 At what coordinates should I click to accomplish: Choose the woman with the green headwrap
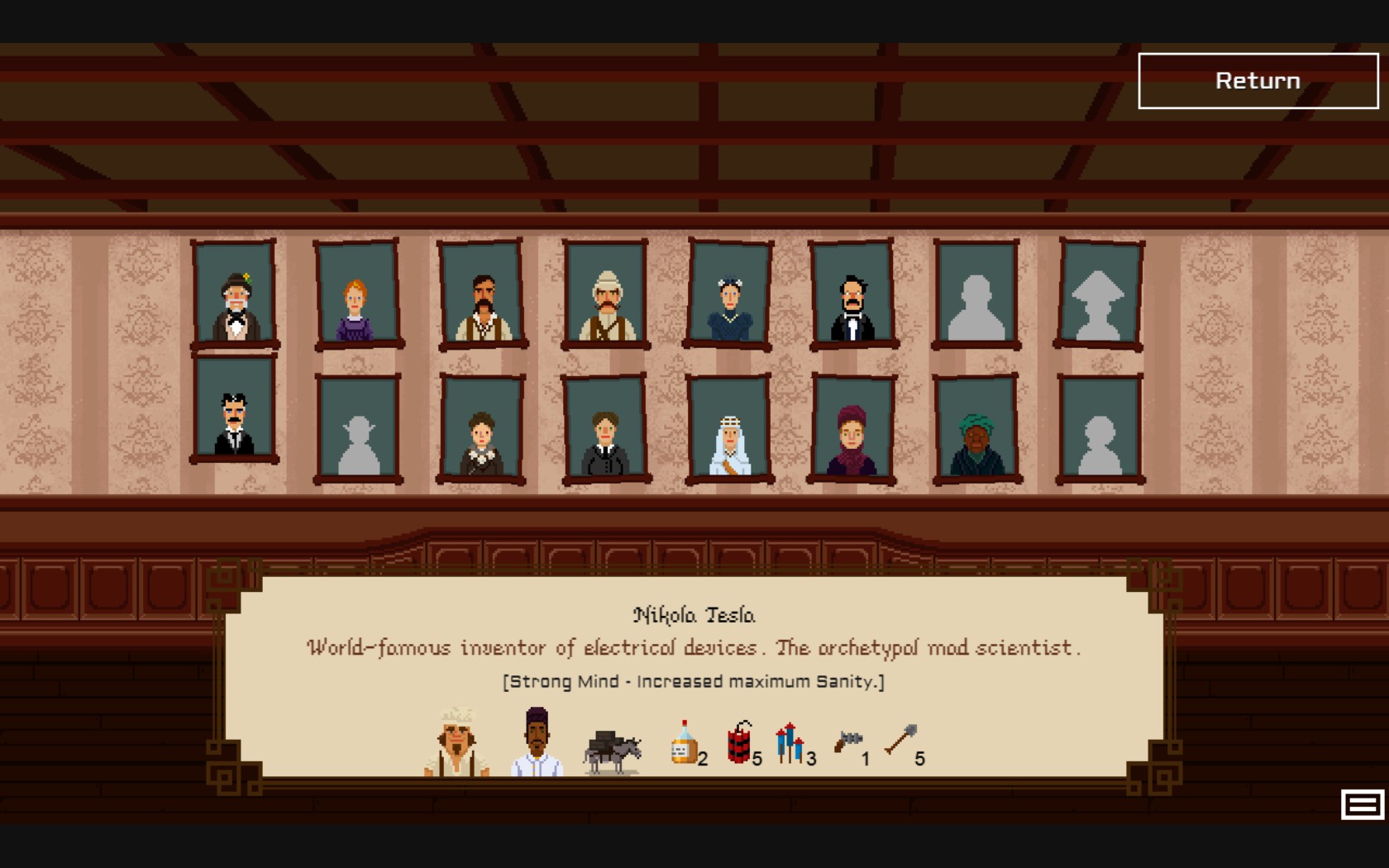[x=976, y=428]
